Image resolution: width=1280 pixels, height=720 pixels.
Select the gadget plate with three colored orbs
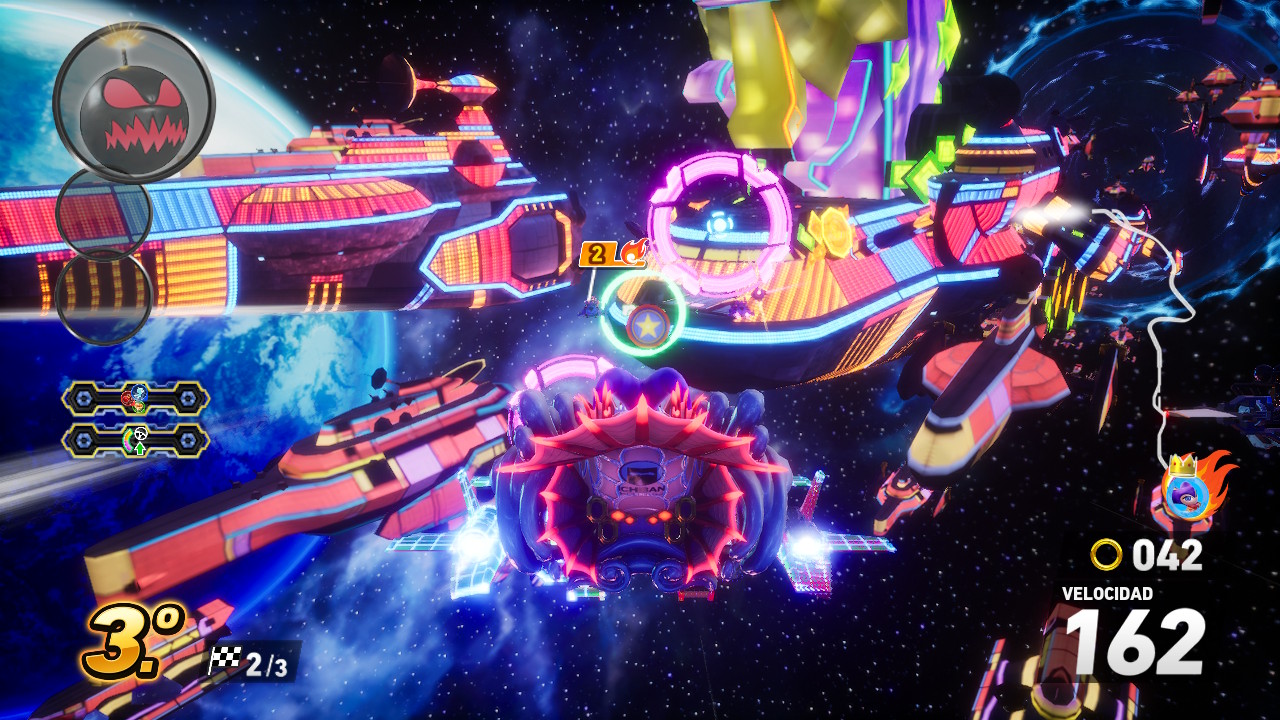point(136,399)
